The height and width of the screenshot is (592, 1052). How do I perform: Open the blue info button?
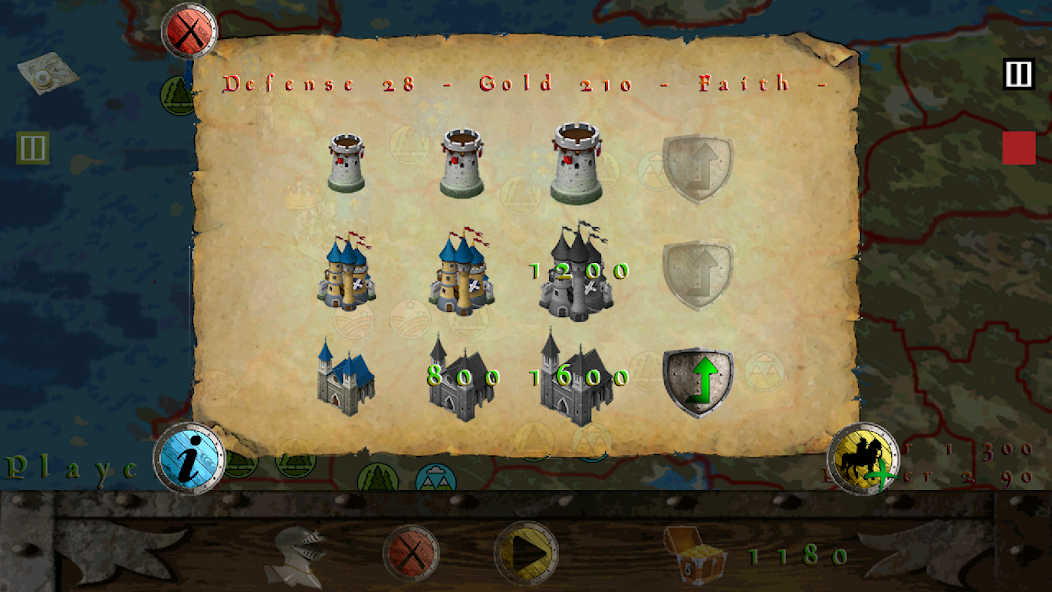(189, 458)
